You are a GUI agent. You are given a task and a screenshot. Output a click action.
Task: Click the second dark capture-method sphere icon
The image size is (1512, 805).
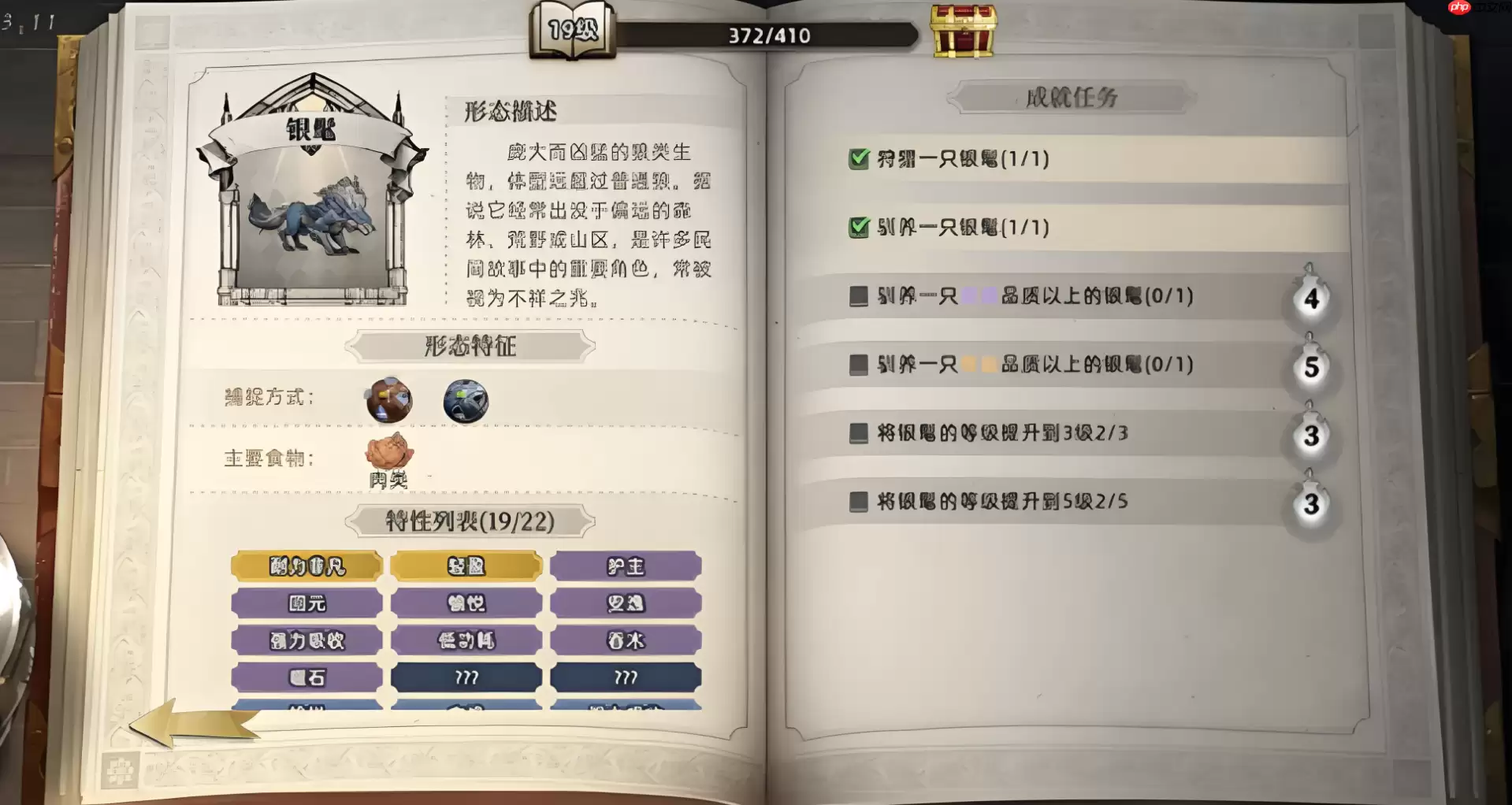tap(465, 400)
